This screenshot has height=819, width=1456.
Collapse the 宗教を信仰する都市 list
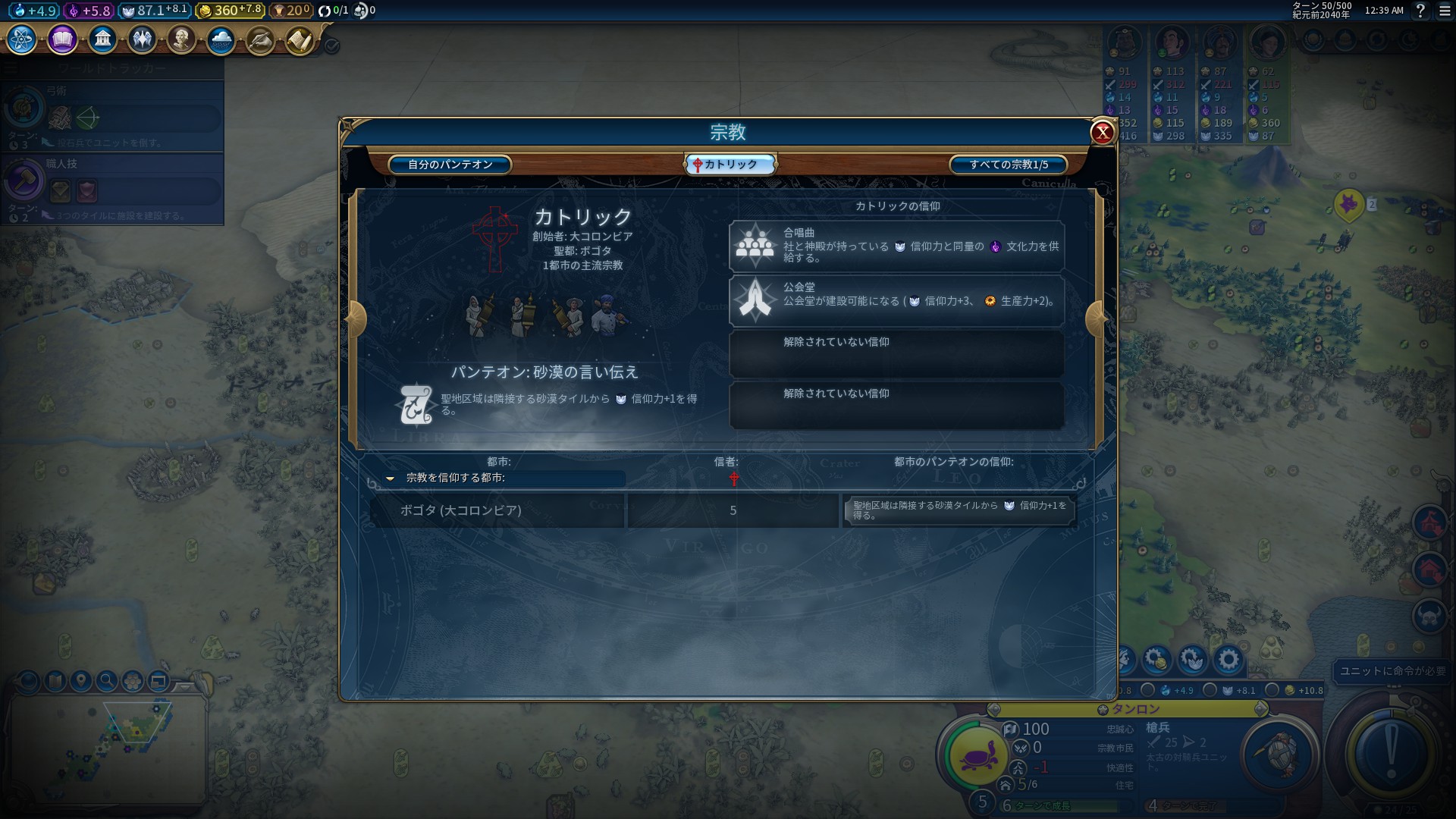tap(391, 479)
